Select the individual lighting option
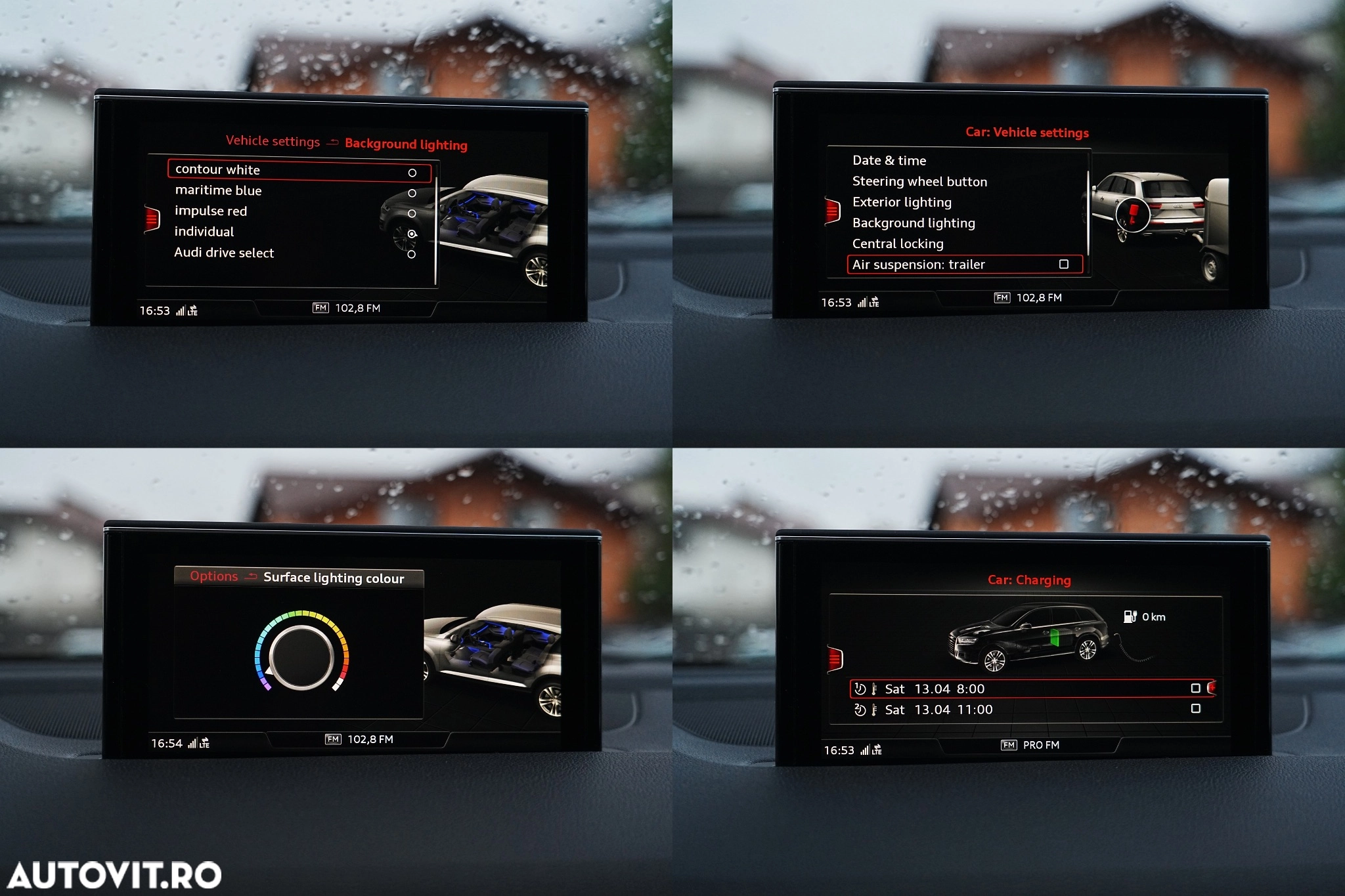Viewport: 1345px width, 896px height. tap(204, 232)
